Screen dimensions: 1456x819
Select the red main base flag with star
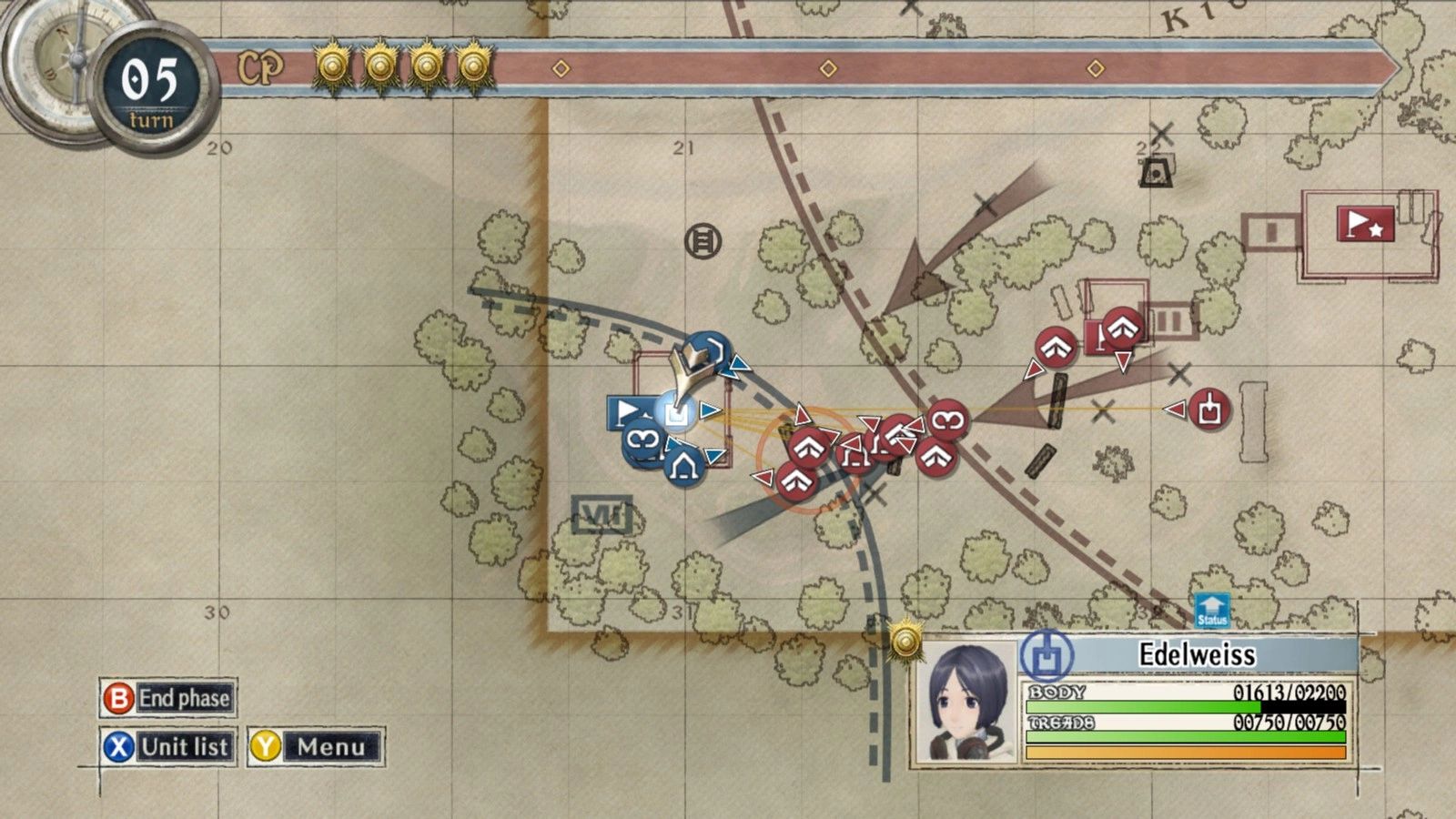1365,224
